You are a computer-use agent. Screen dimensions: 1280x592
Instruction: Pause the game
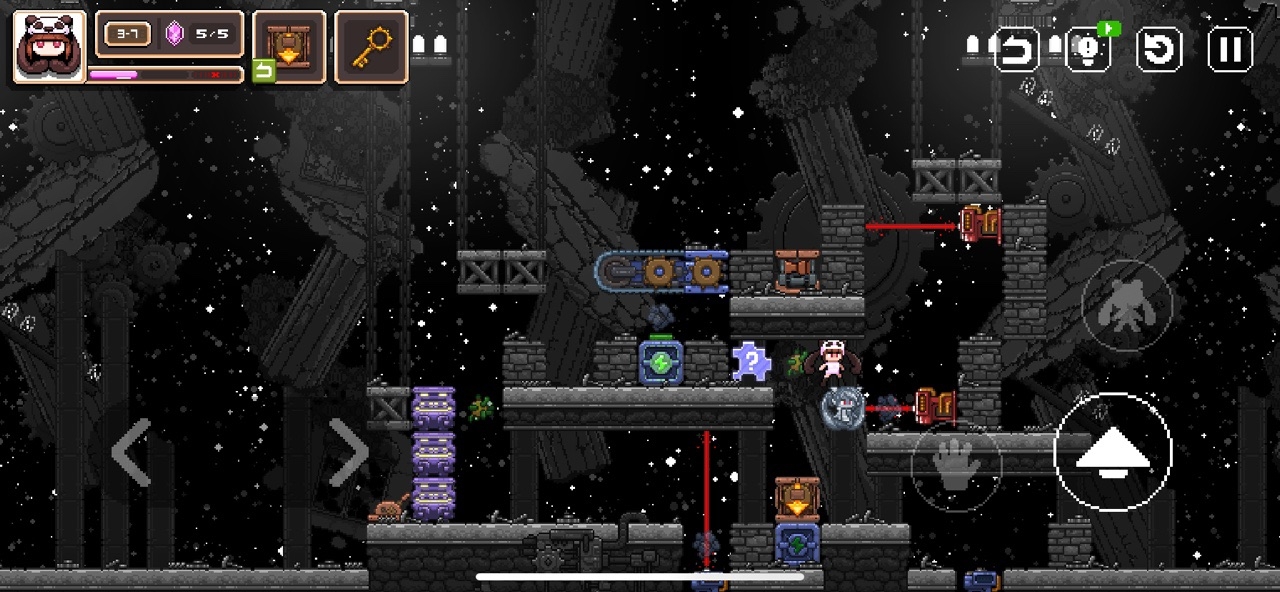(x=1230, y=49)
